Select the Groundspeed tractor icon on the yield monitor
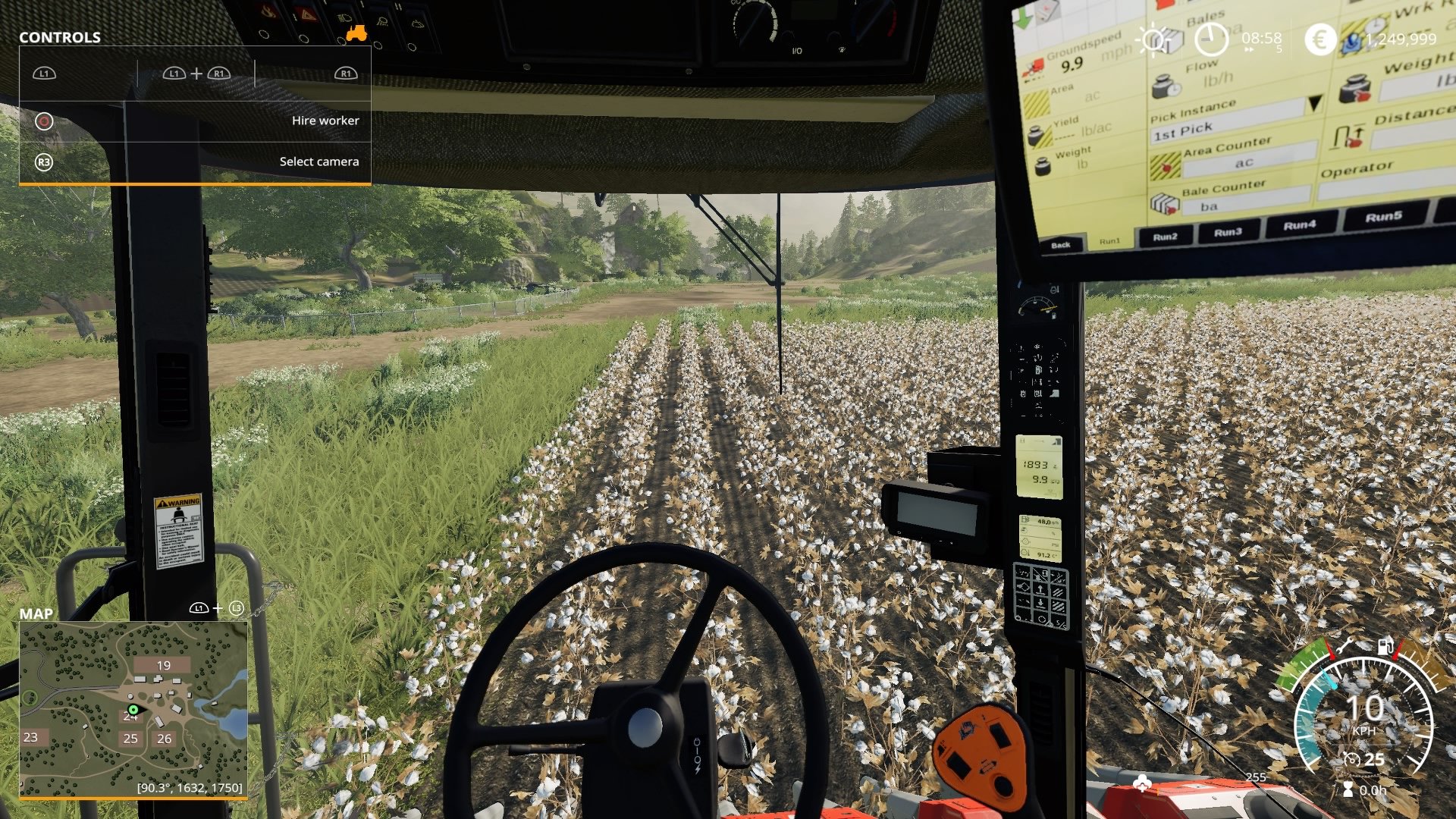The image size is (1456, 819). (x=1035, y=68)
